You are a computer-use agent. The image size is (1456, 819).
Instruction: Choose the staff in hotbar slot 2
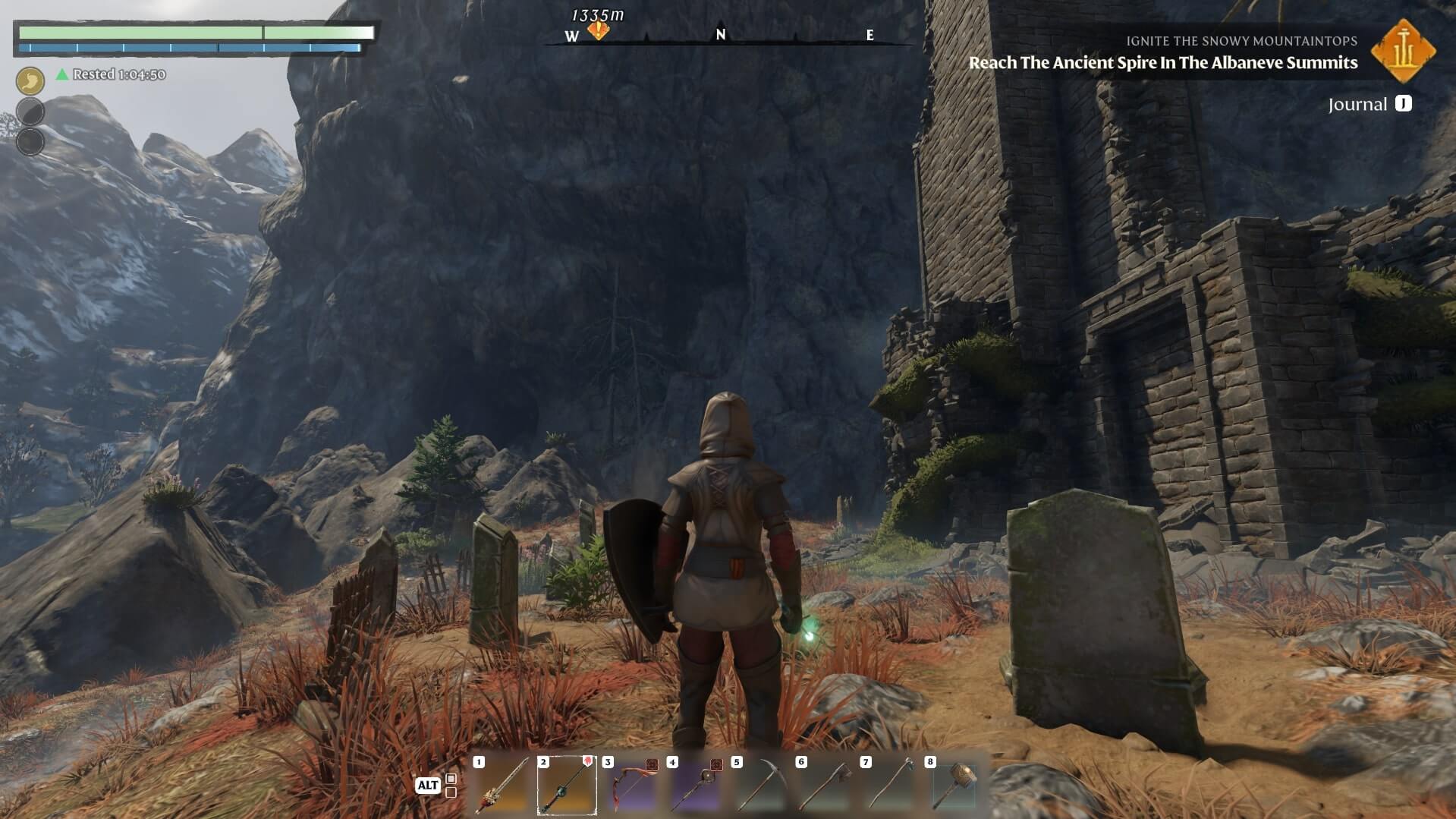[x=567, y=786]
